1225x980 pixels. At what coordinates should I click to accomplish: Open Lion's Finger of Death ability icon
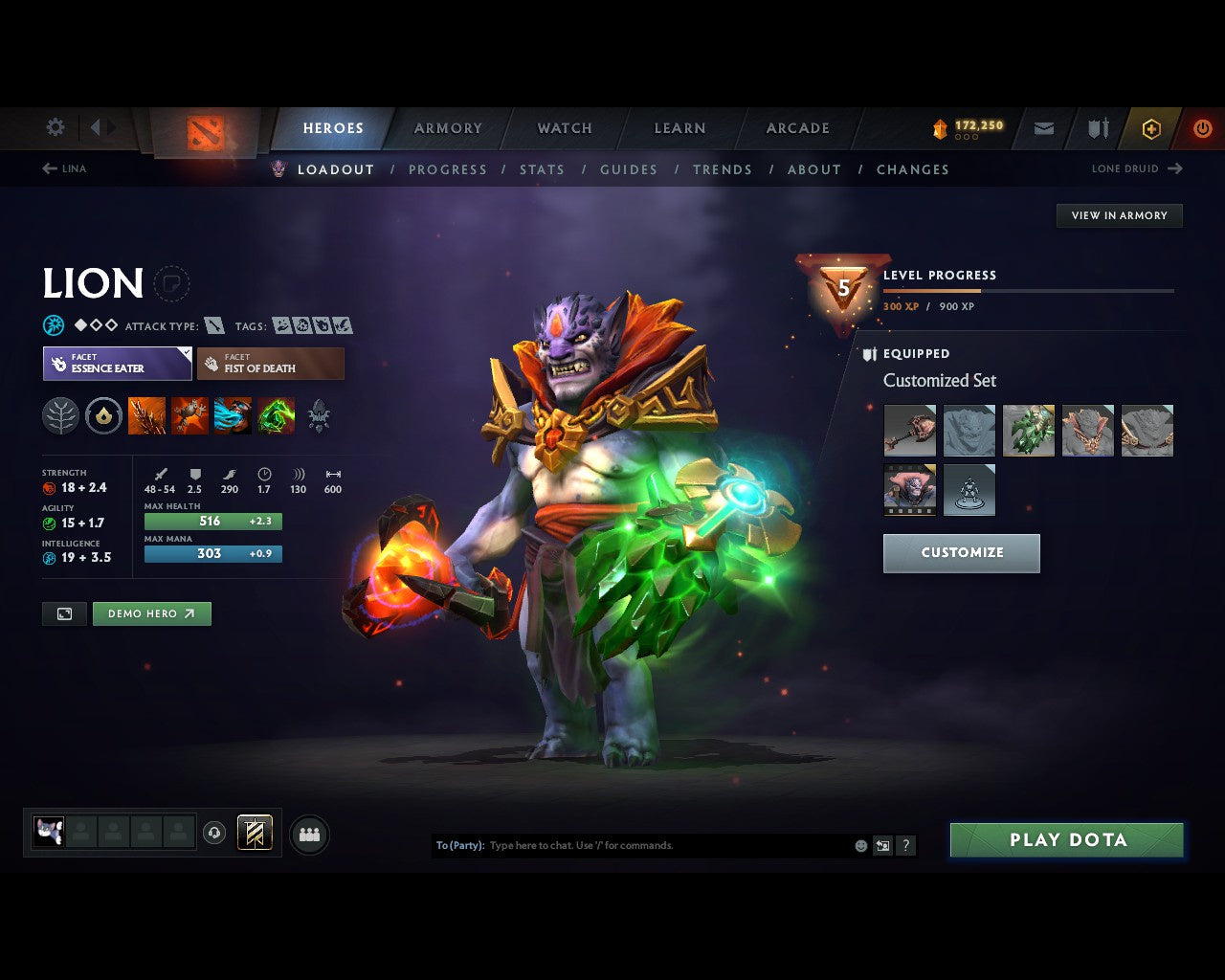click(276, 415)
